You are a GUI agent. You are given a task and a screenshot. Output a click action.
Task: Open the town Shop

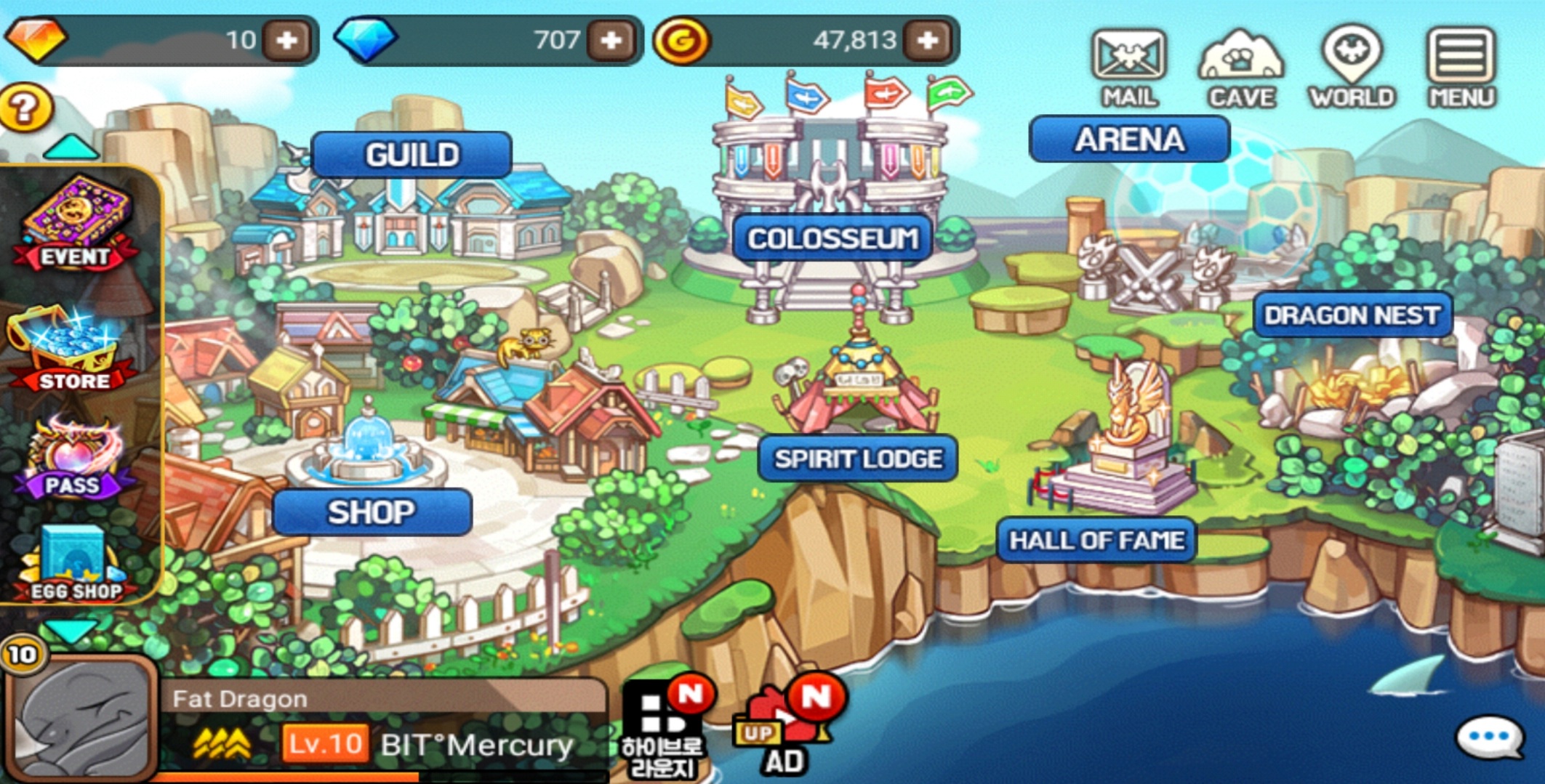pos(372,512)
